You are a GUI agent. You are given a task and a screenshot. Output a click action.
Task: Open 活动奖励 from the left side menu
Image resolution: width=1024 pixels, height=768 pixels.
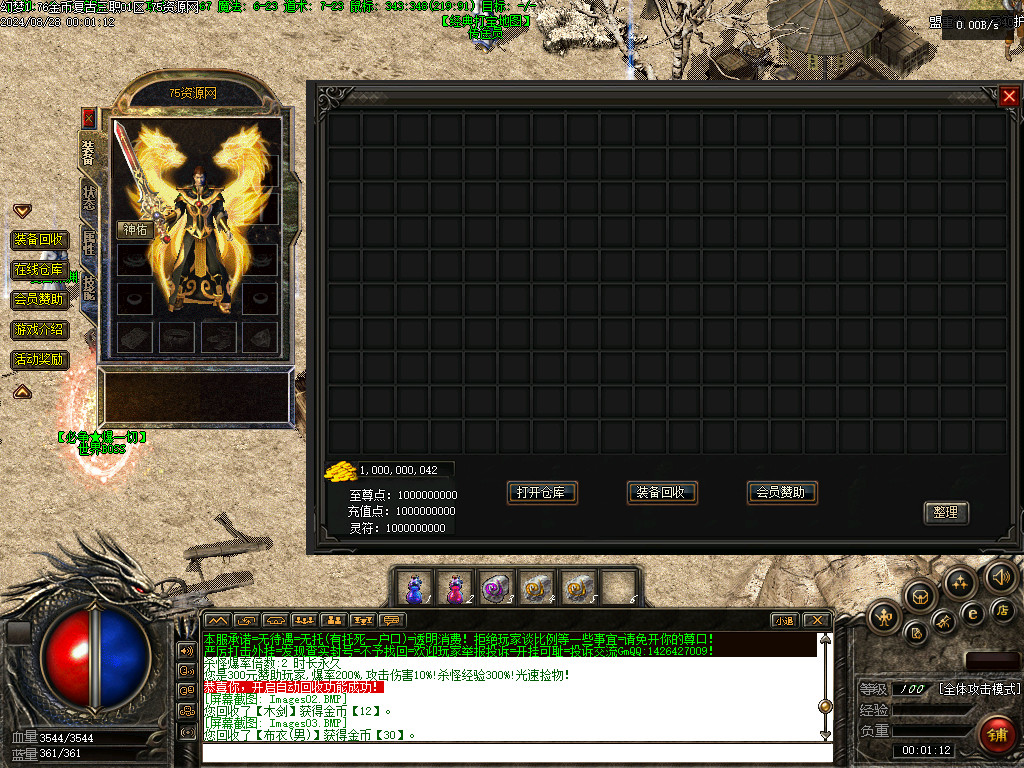tap(39, 359)
